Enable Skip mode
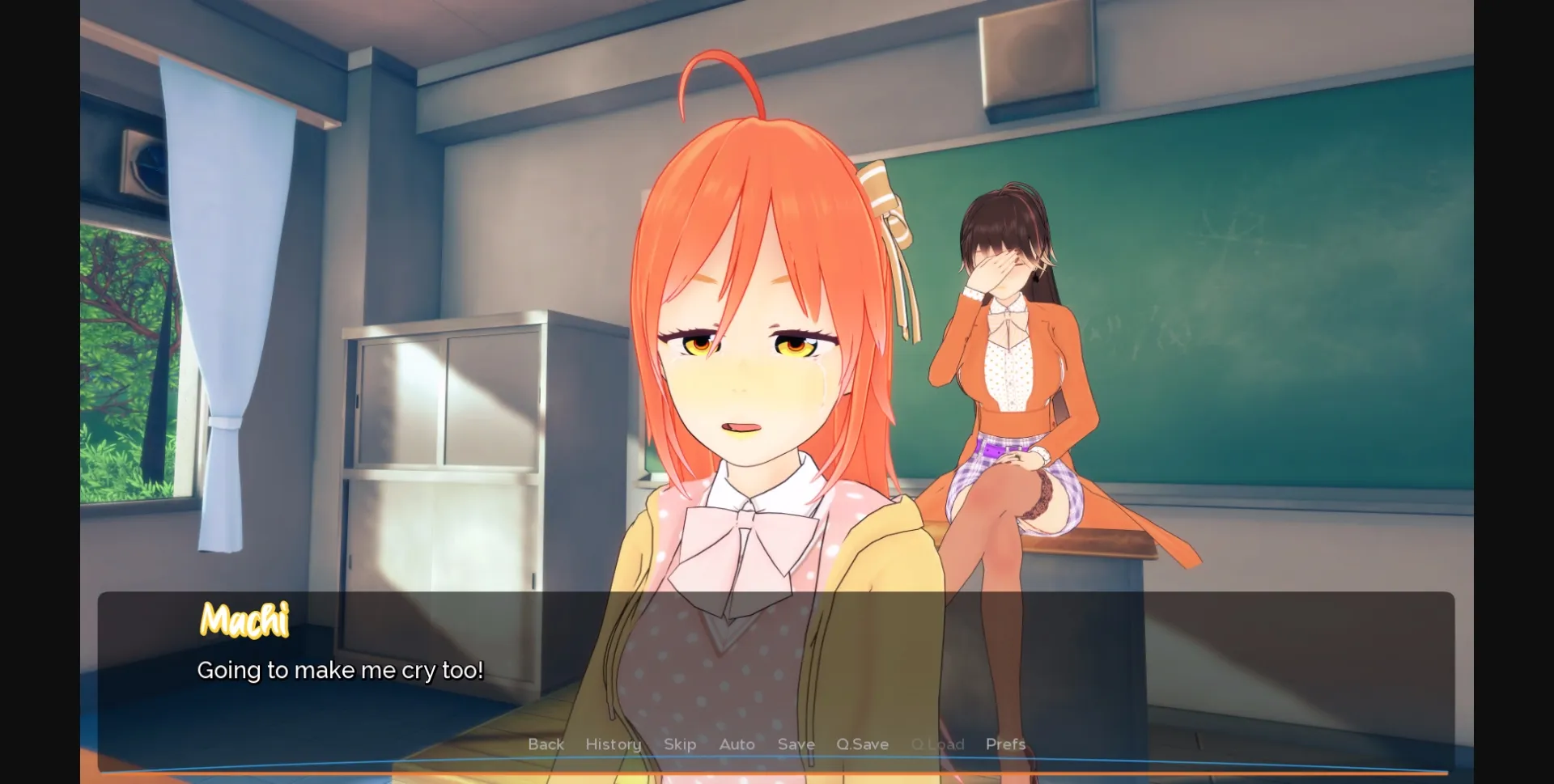Screen dimensions: 1554x784 point(680,744)
